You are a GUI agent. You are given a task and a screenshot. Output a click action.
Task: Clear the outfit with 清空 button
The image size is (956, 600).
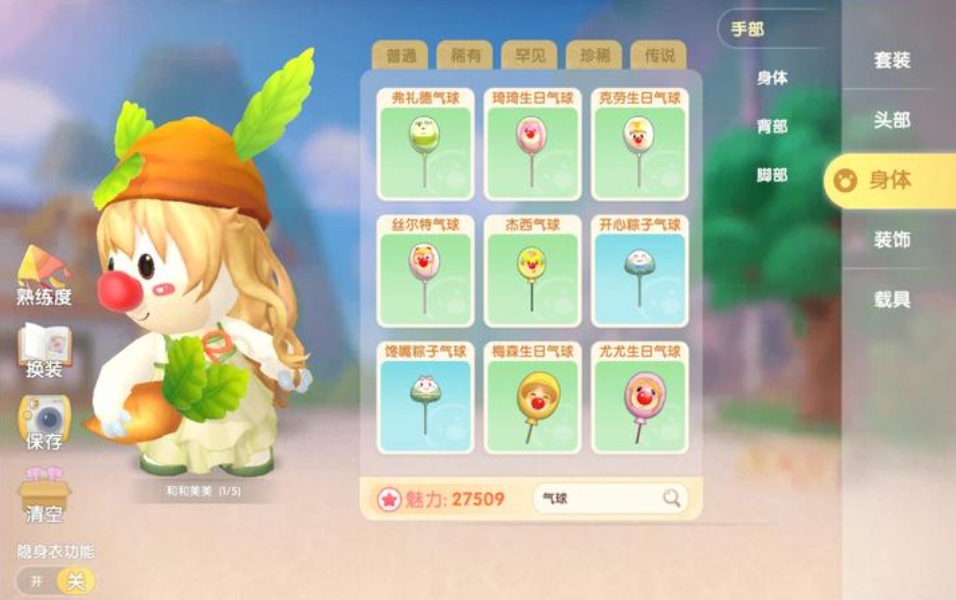coord(44,496)
